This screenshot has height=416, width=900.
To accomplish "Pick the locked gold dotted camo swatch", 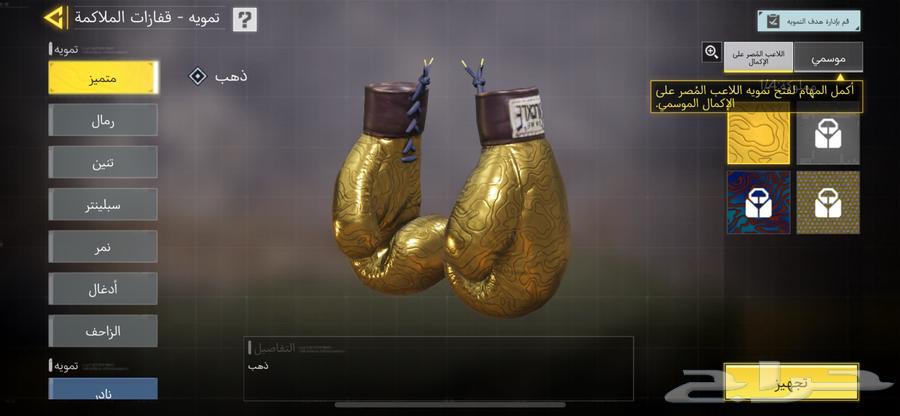I will 827,202.
